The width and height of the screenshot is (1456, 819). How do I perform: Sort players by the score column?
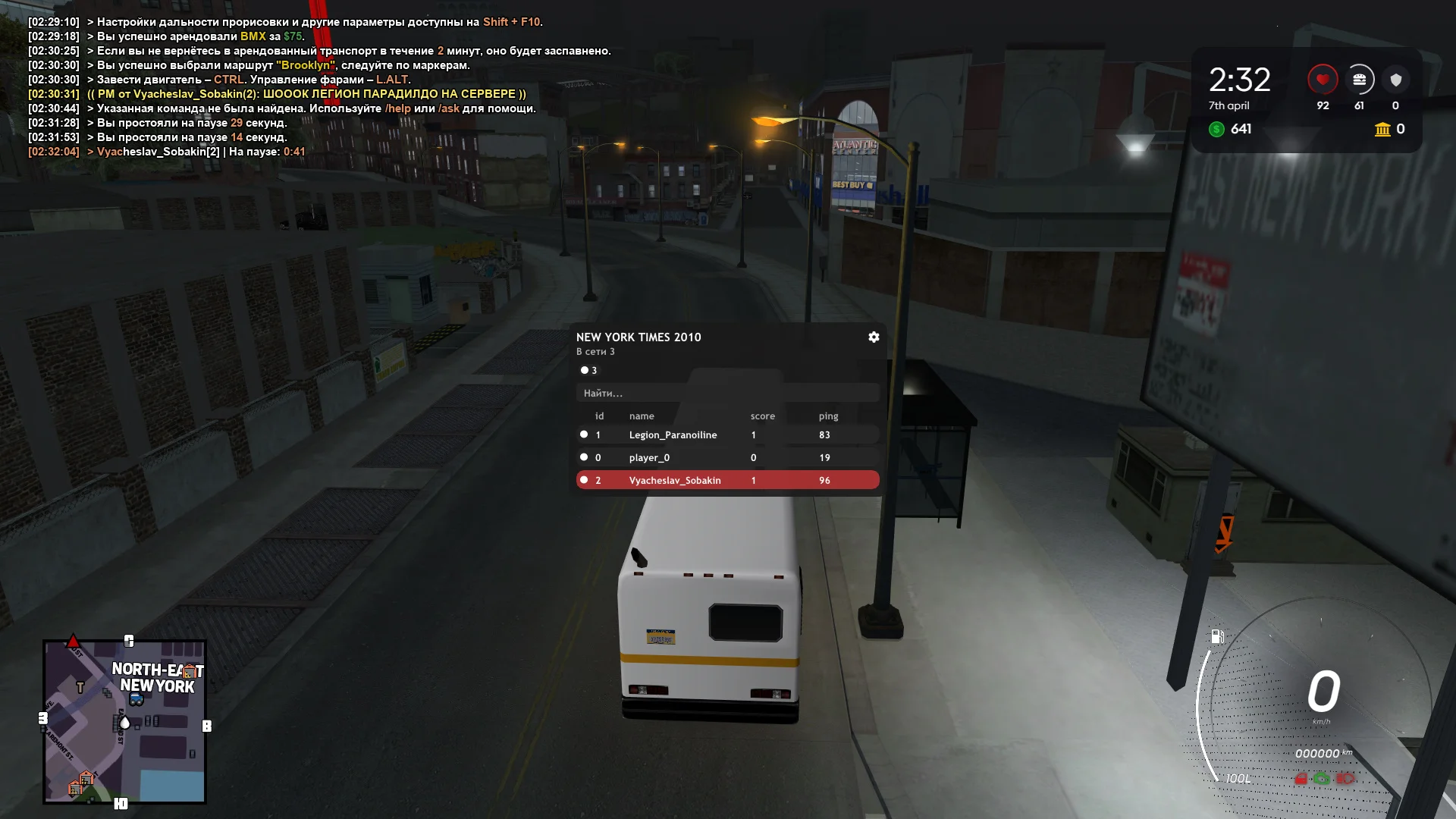tap(762, 416)
